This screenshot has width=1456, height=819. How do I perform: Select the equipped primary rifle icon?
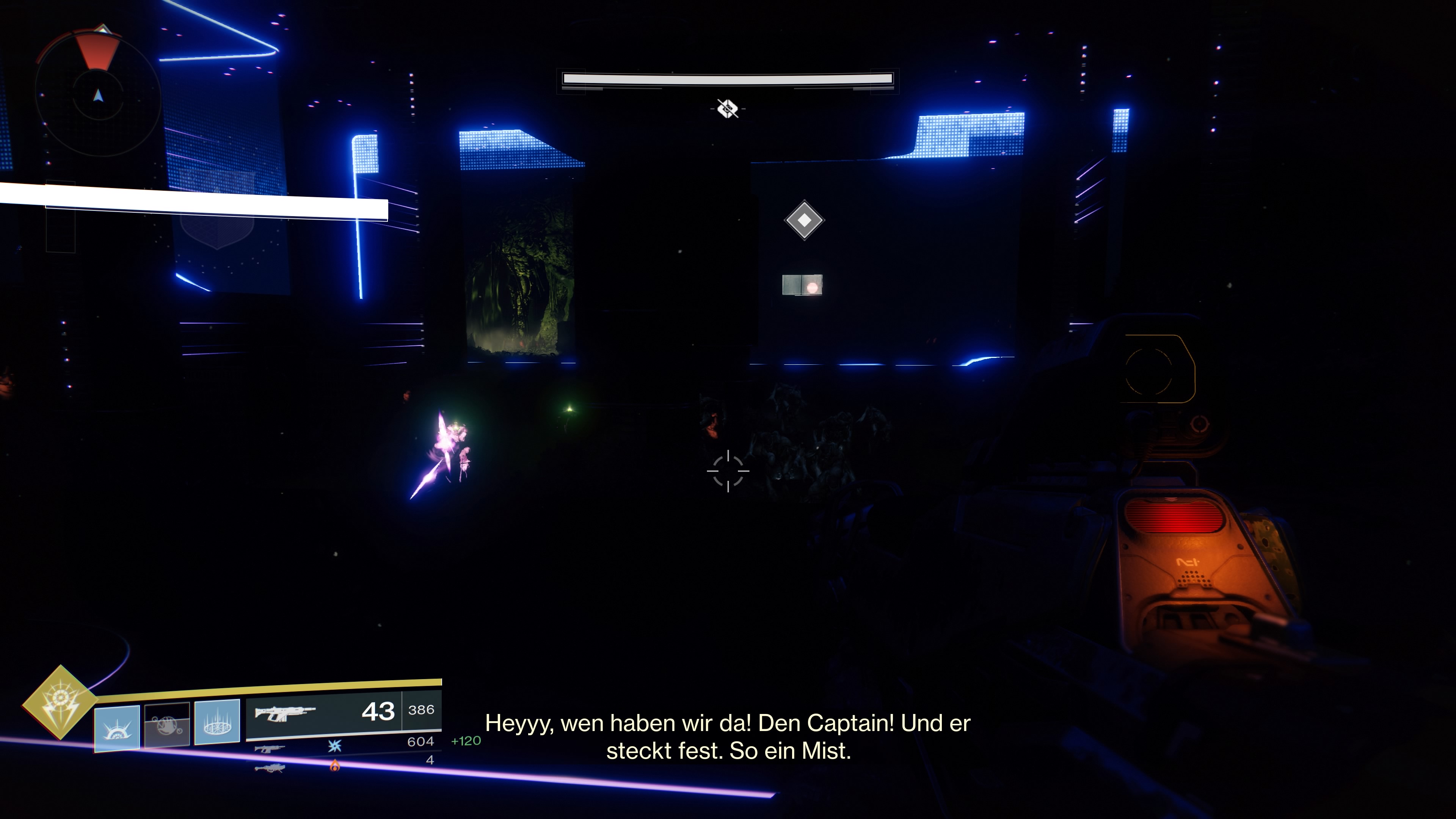click(x=284, y=714)
